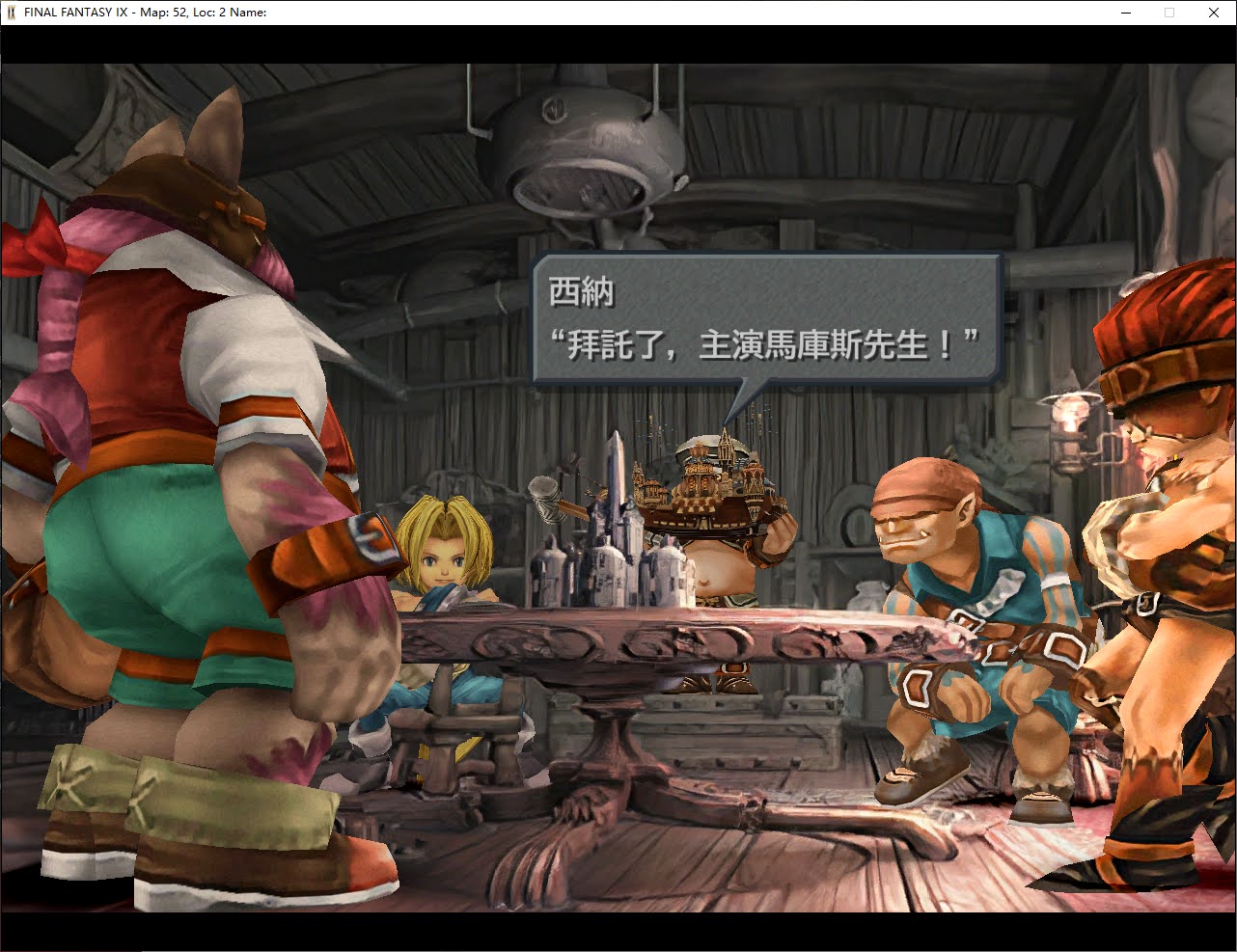Minimize the Final Fantasy IX window
Viewport: 1237px width, 952px height.
[1126, 13]
